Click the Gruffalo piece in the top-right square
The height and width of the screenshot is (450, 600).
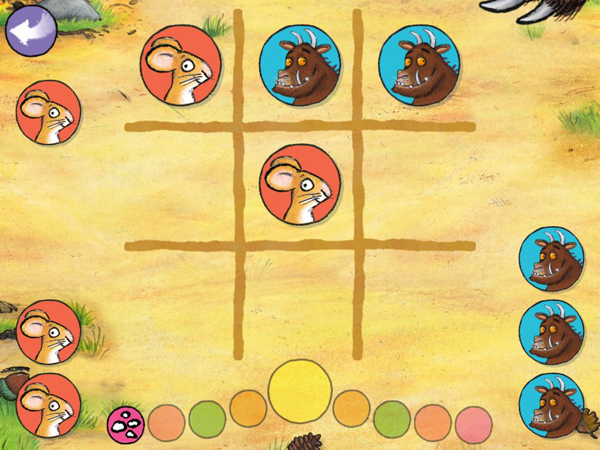(417, 66)
